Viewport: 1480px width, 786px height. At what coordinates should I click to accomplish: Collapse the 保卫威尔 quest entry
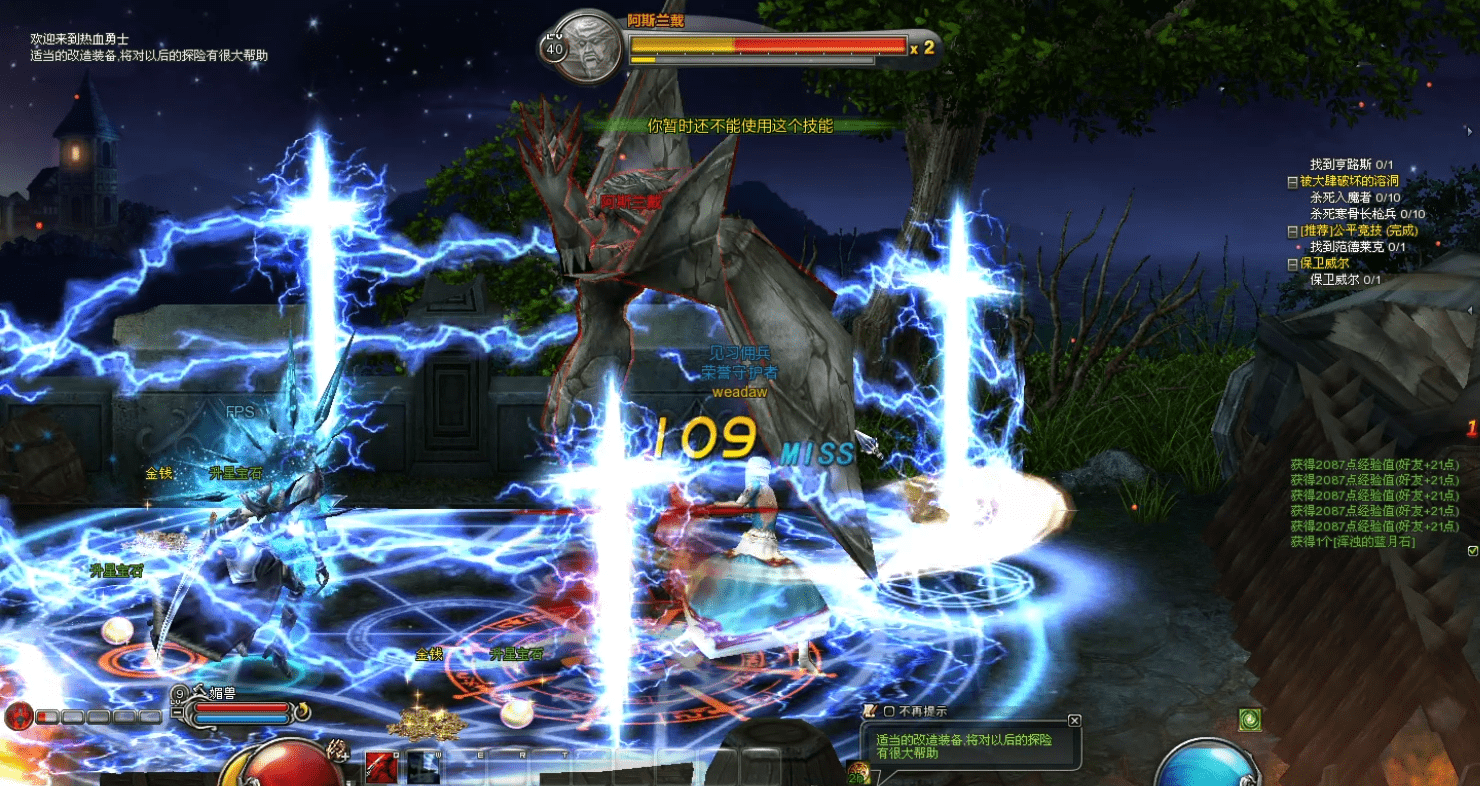[x=1292, y=263]
